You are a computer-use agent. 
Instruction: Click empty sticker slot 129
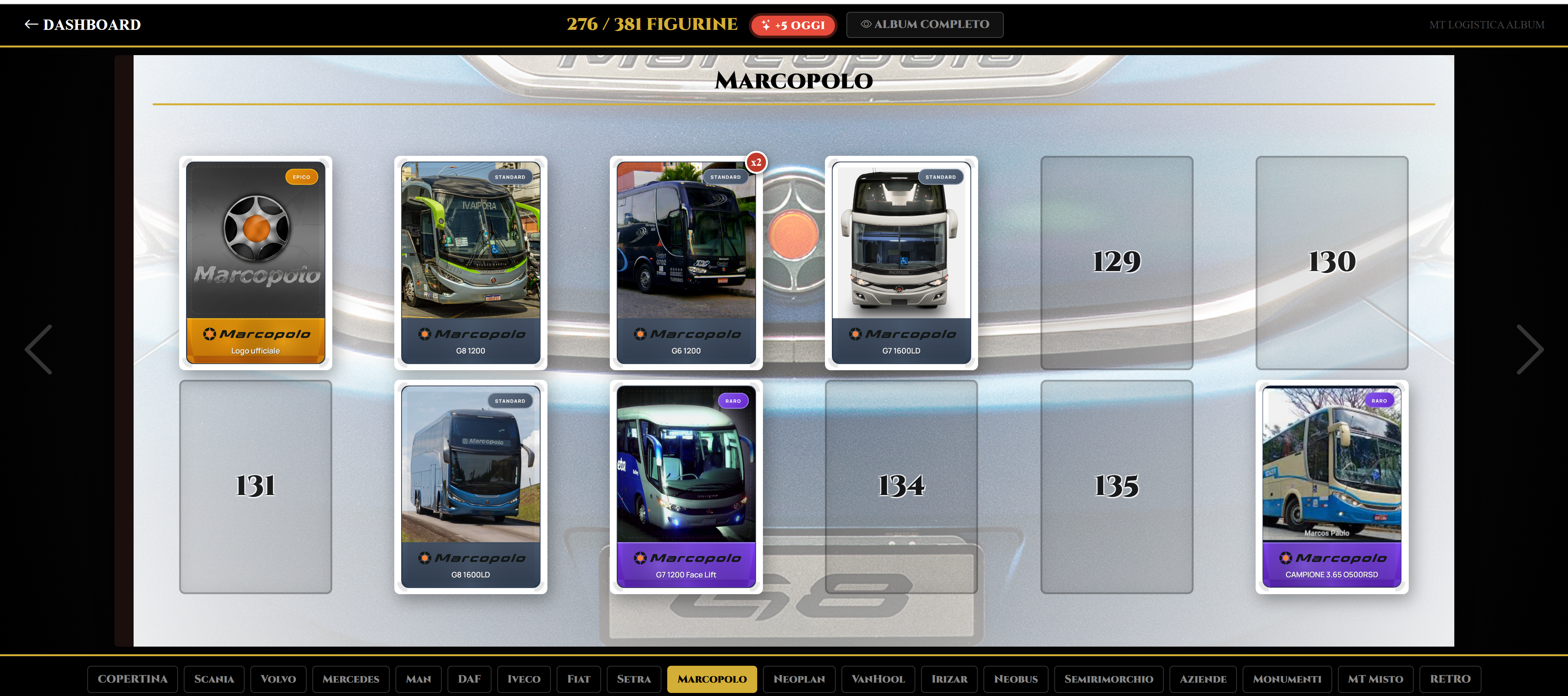[1116, 263]
